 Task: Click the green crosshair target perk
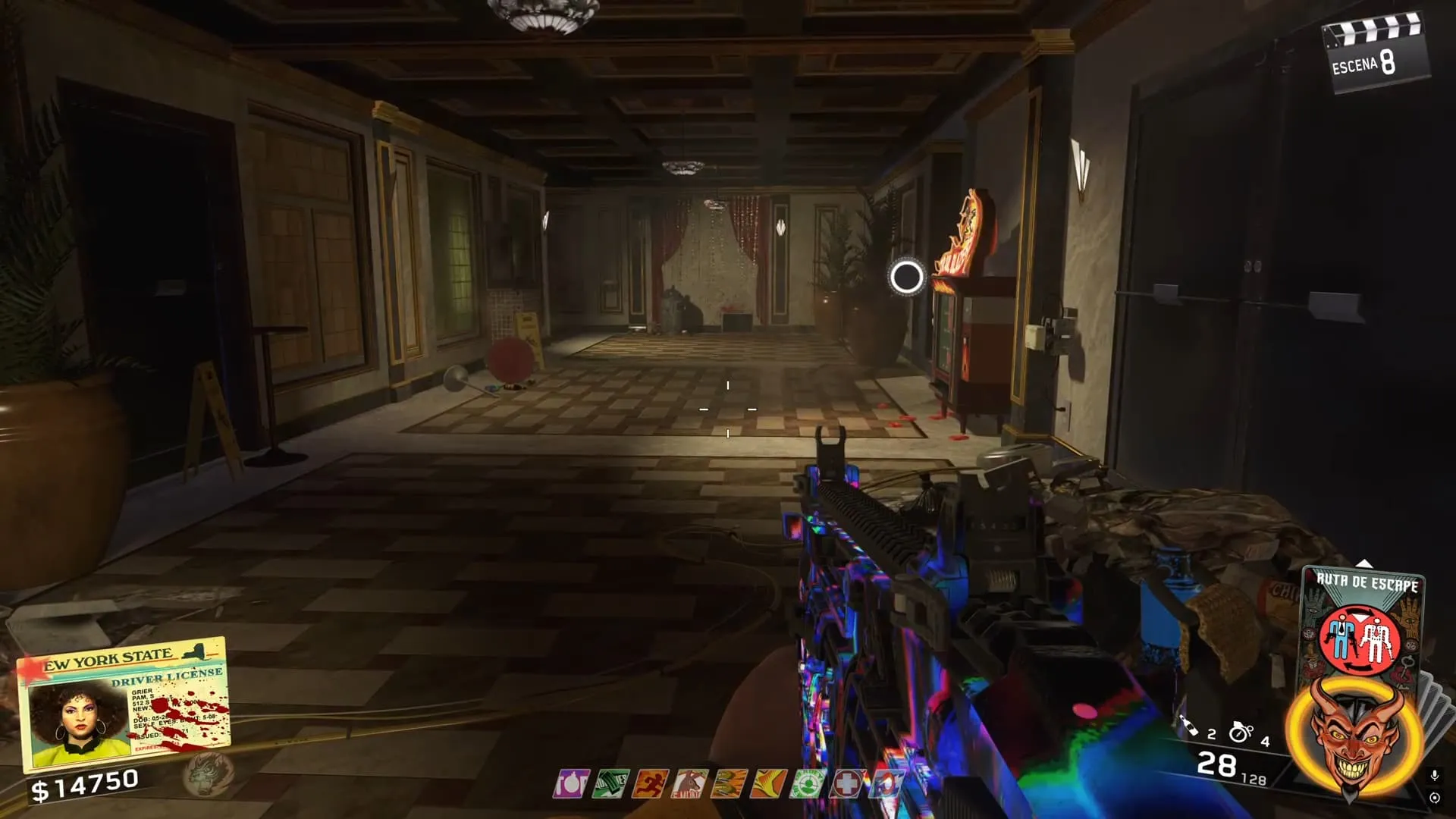[x=807, y=784]
